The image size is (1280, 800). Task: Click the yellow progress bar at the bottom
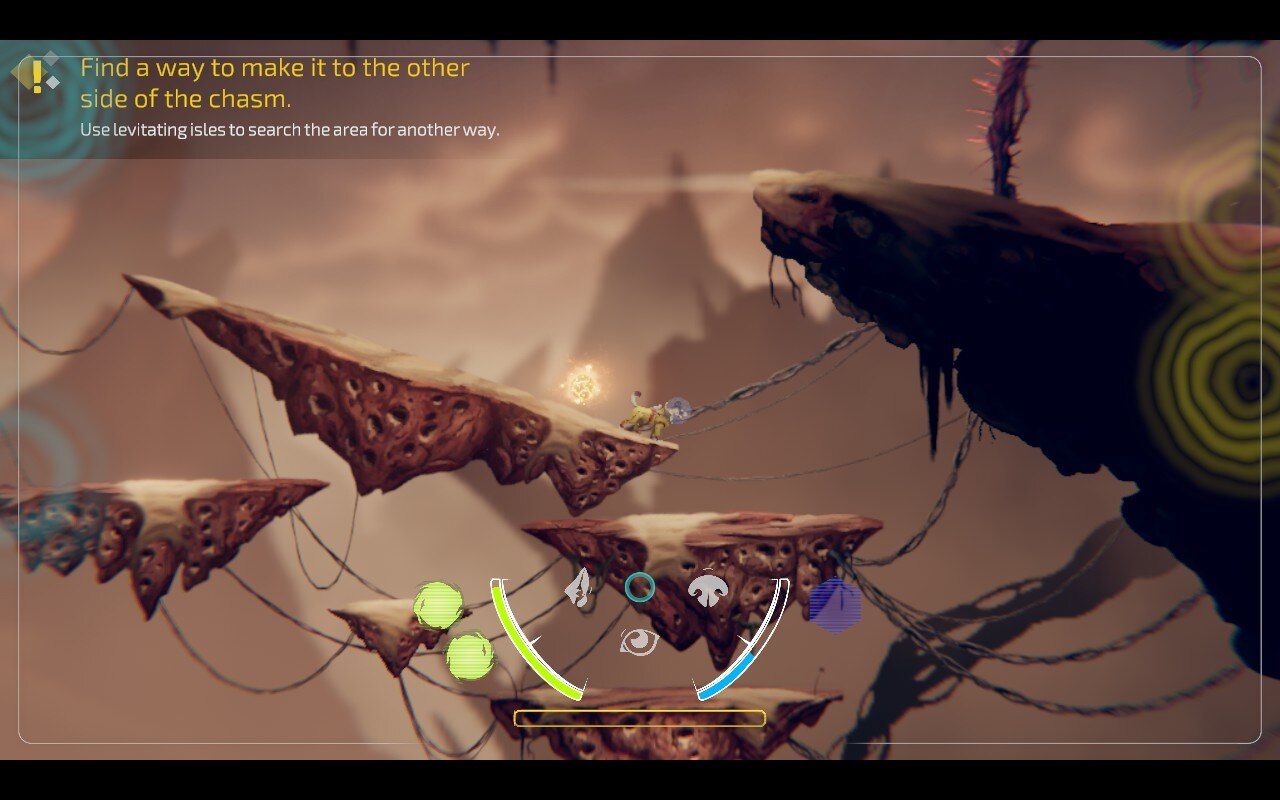point(638,718)
